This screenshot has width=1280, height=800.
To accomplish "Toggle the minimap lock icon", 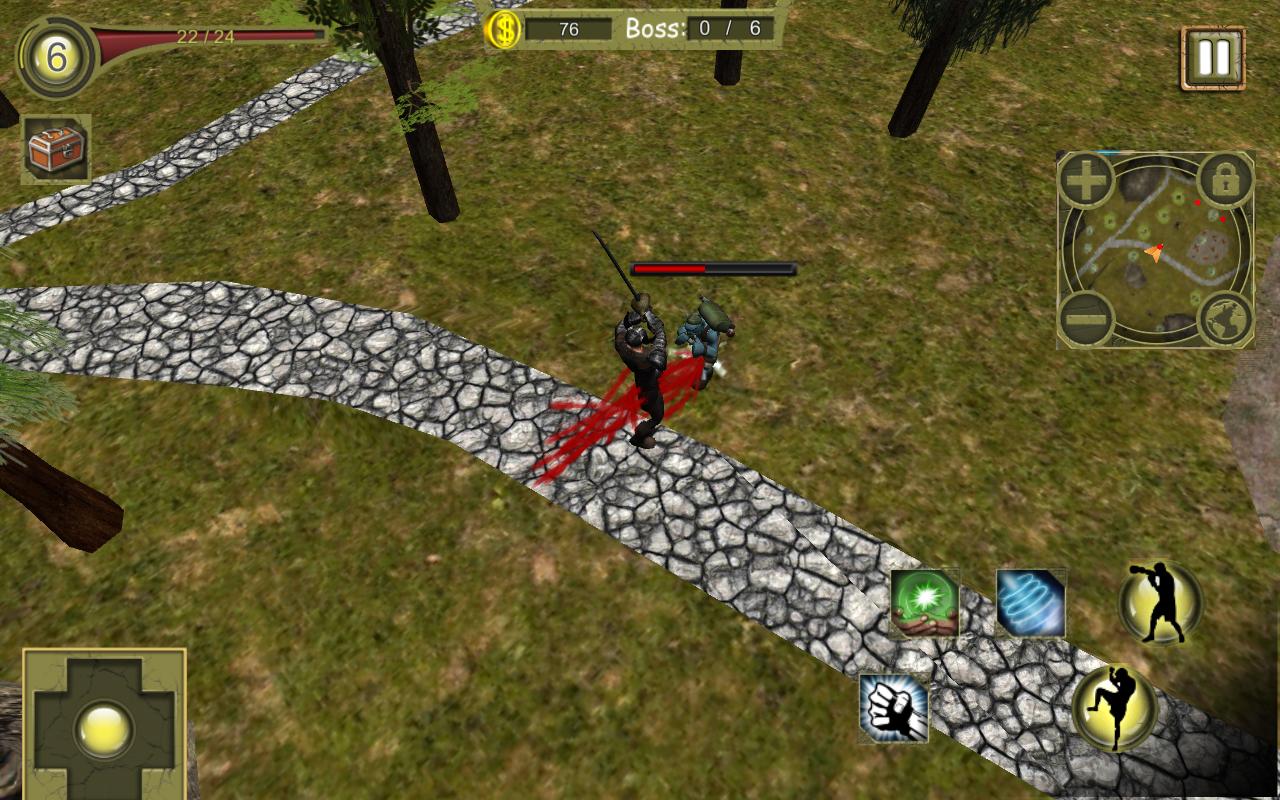I will (1224, 181).
